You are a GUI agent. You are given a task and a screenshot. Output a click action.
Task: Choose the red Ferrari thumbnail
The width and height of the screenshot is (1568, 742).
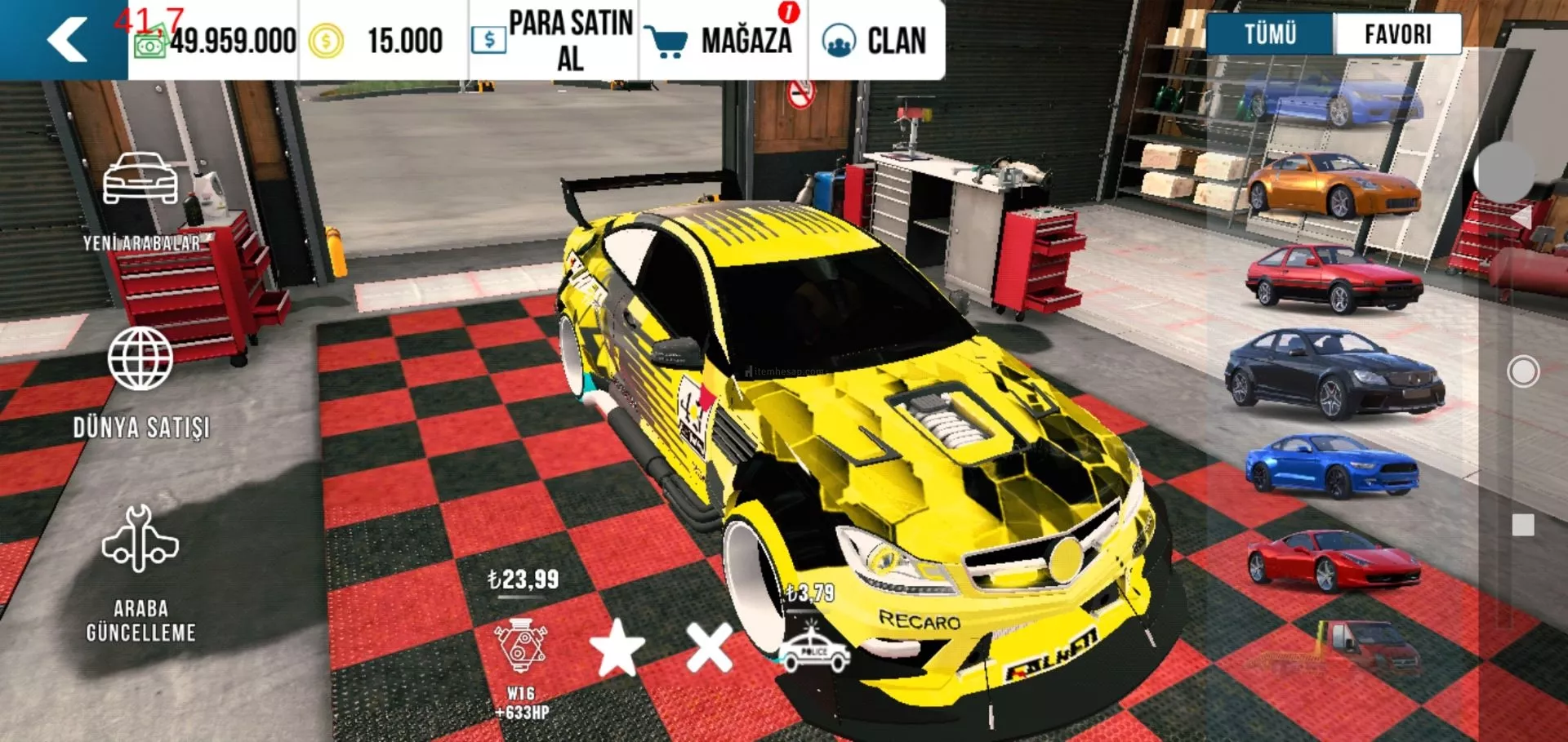[x=1333, y=560]
